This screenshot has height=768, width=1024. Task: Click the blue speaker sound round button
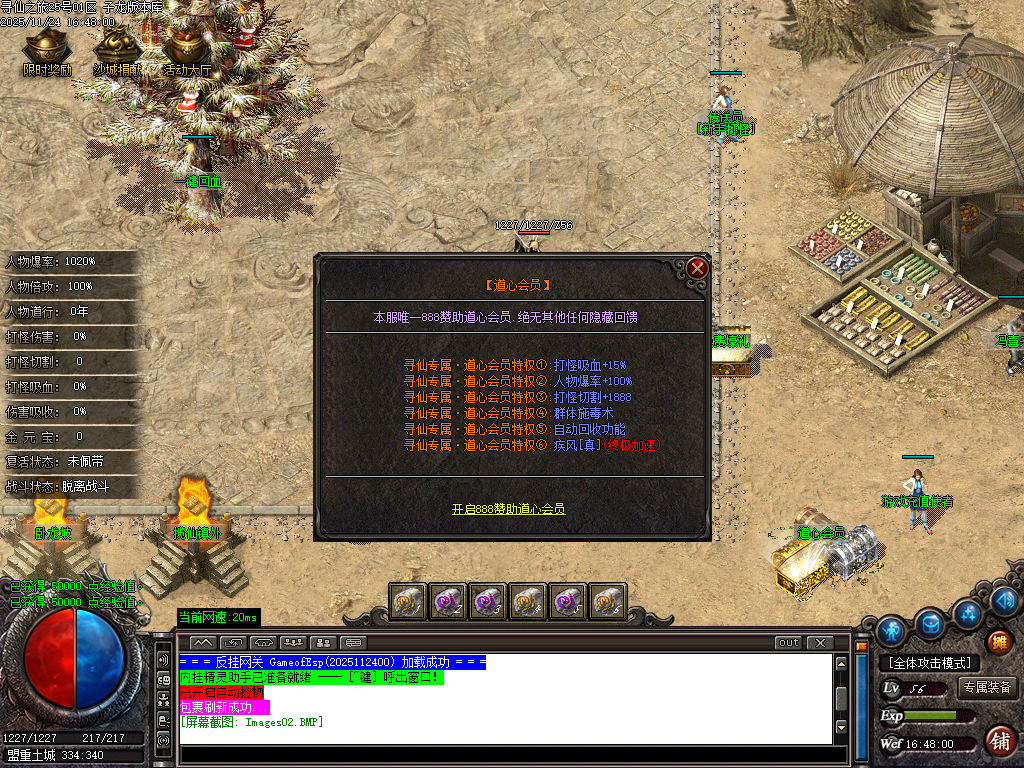click(x=1005, y=601)
